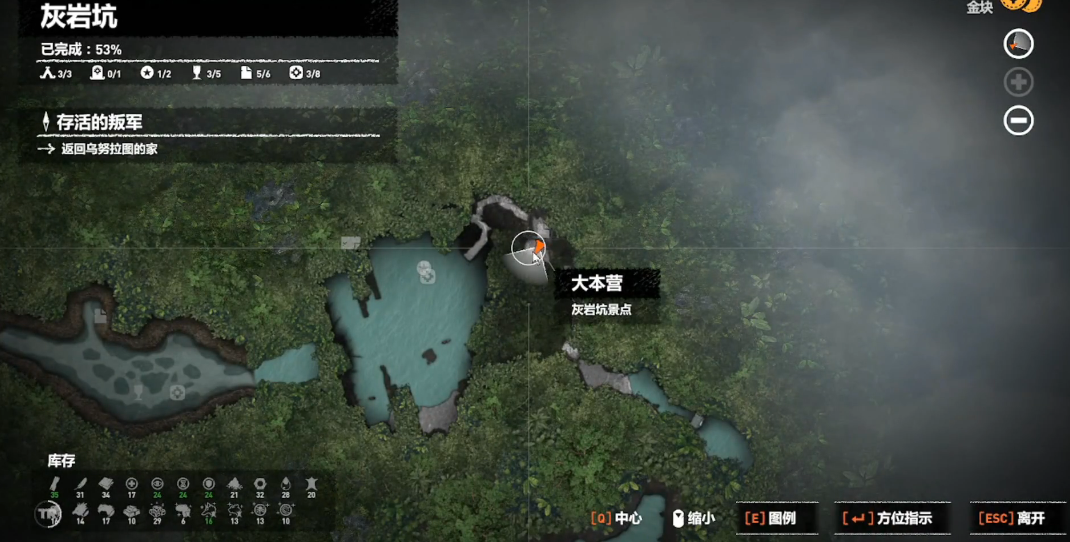Open the 图例 map legend
The width and height of the screenshot is (1070, 542).
point(771,518)
